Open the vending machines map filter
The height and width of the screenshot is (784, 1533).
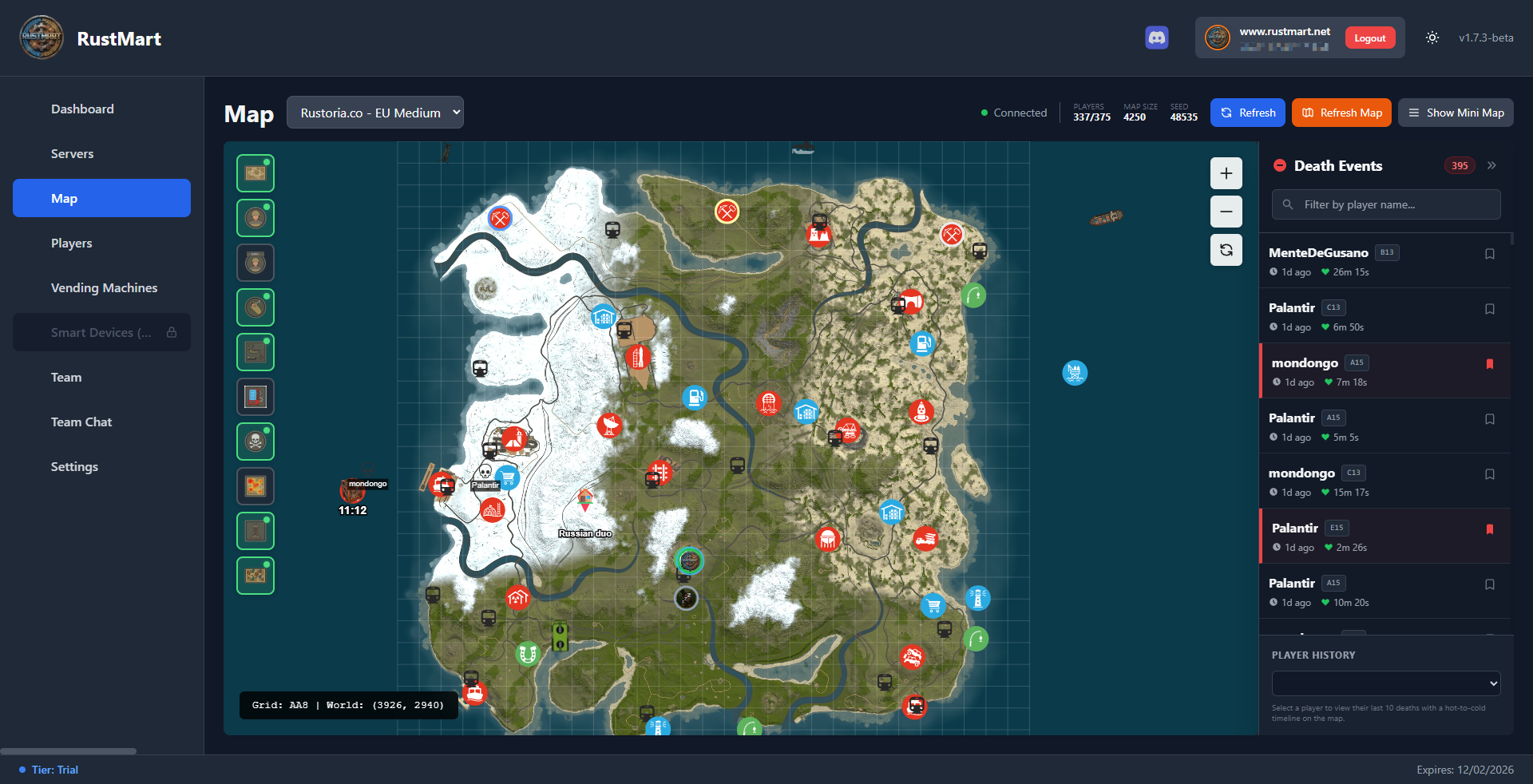[x=255, y=397]
